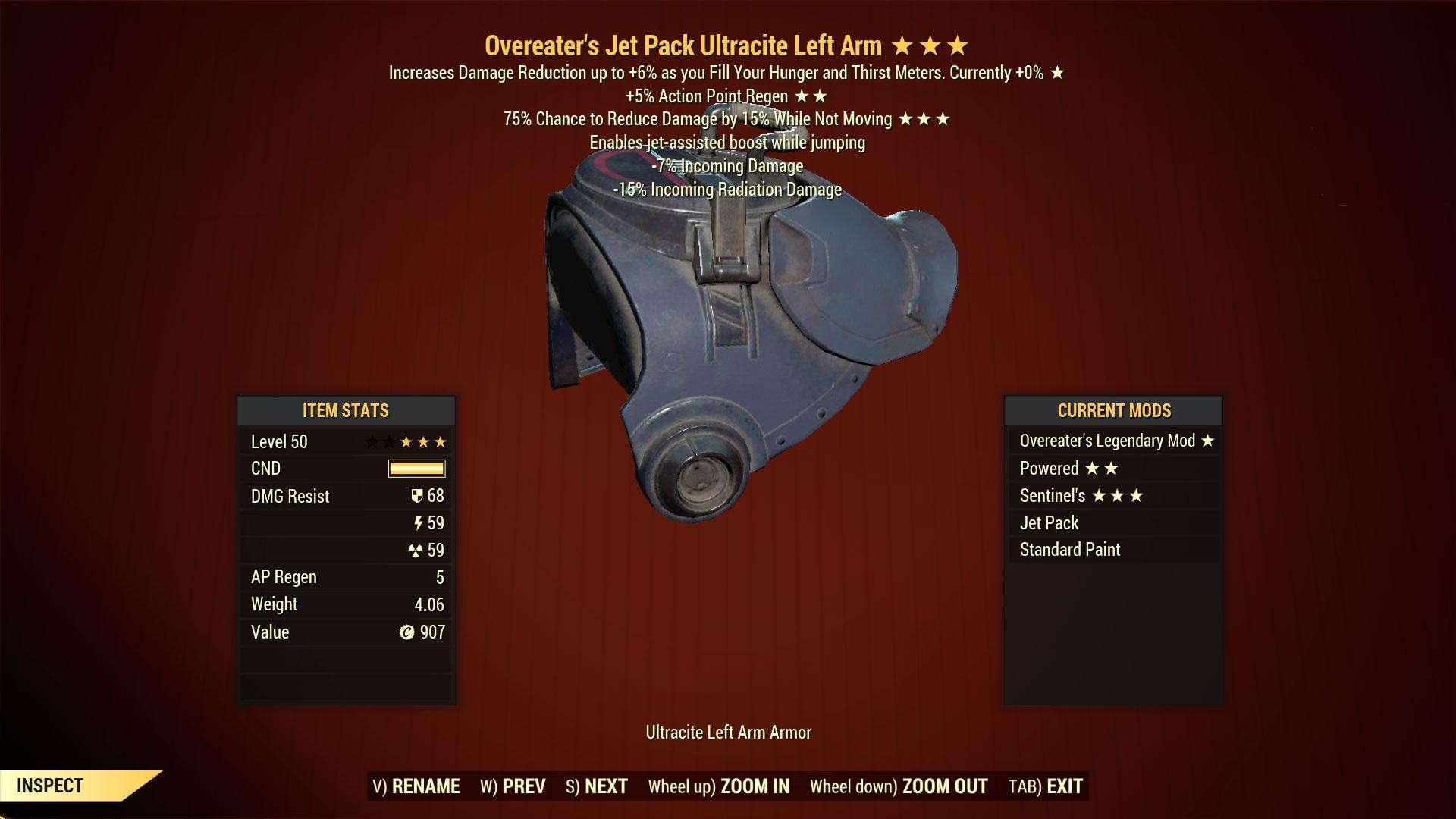
Task: Click the star beside Overeater's Legendary Mod
Action: click(x=1210, y=441)
